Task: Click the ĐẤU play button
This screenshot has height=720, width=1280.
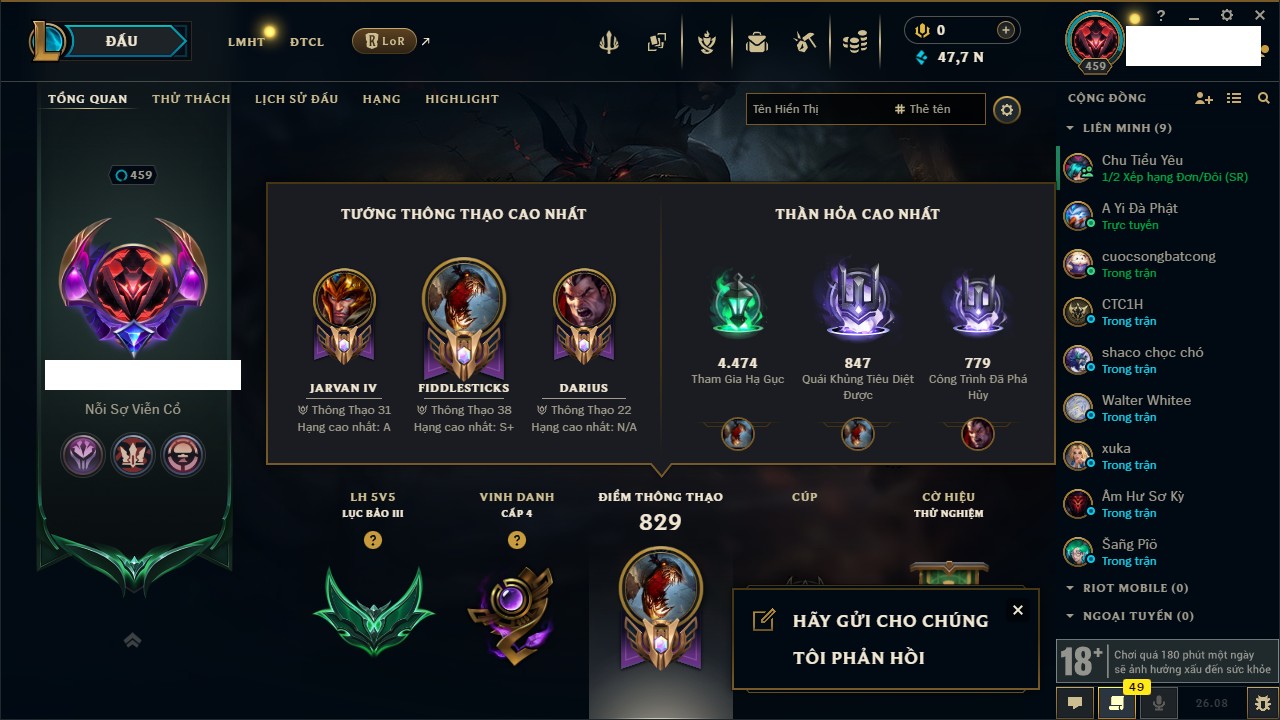Action: (x=121, y=41)
